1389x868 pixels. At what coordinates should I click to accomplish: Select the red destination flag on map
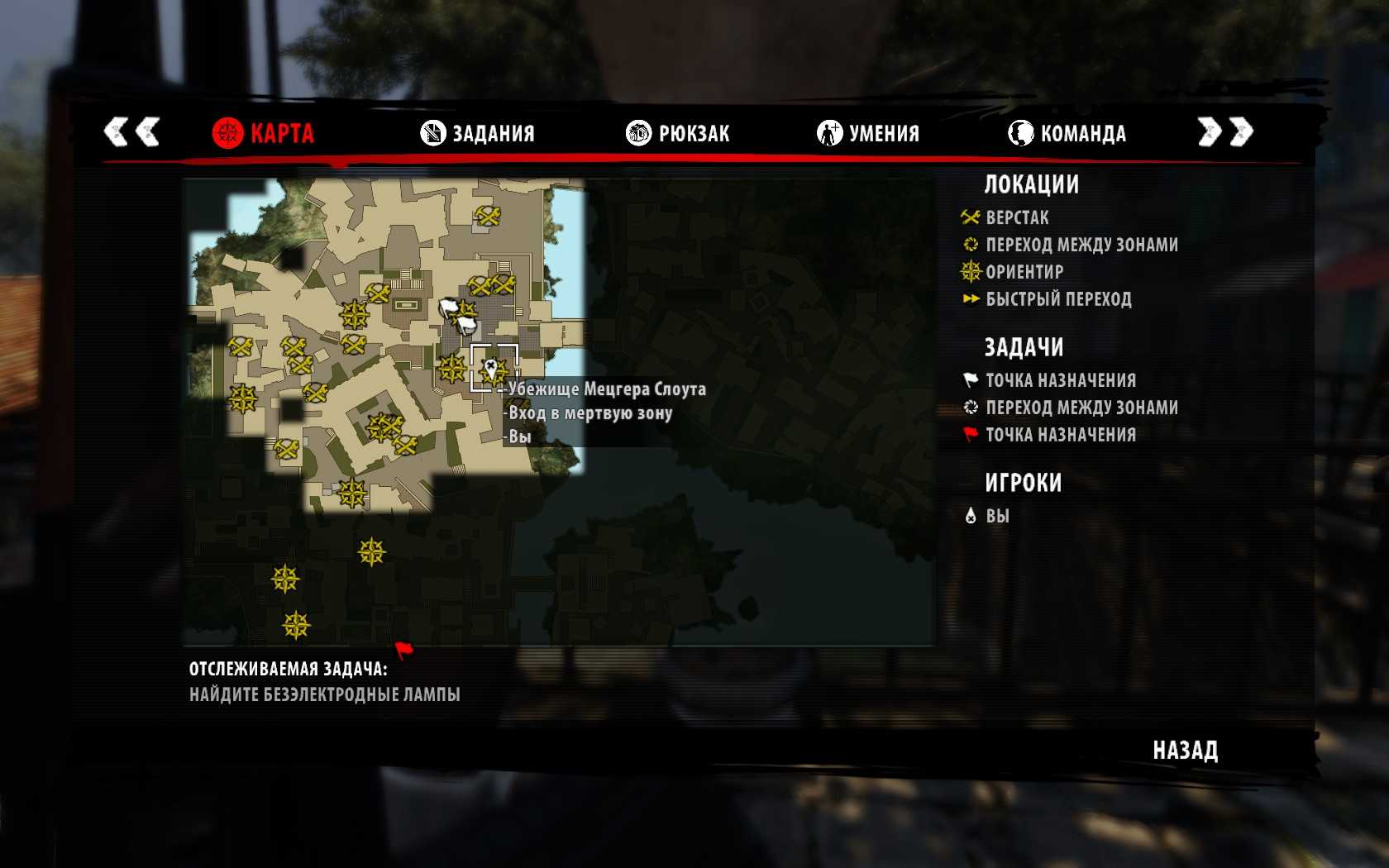(x=403, y=651)
